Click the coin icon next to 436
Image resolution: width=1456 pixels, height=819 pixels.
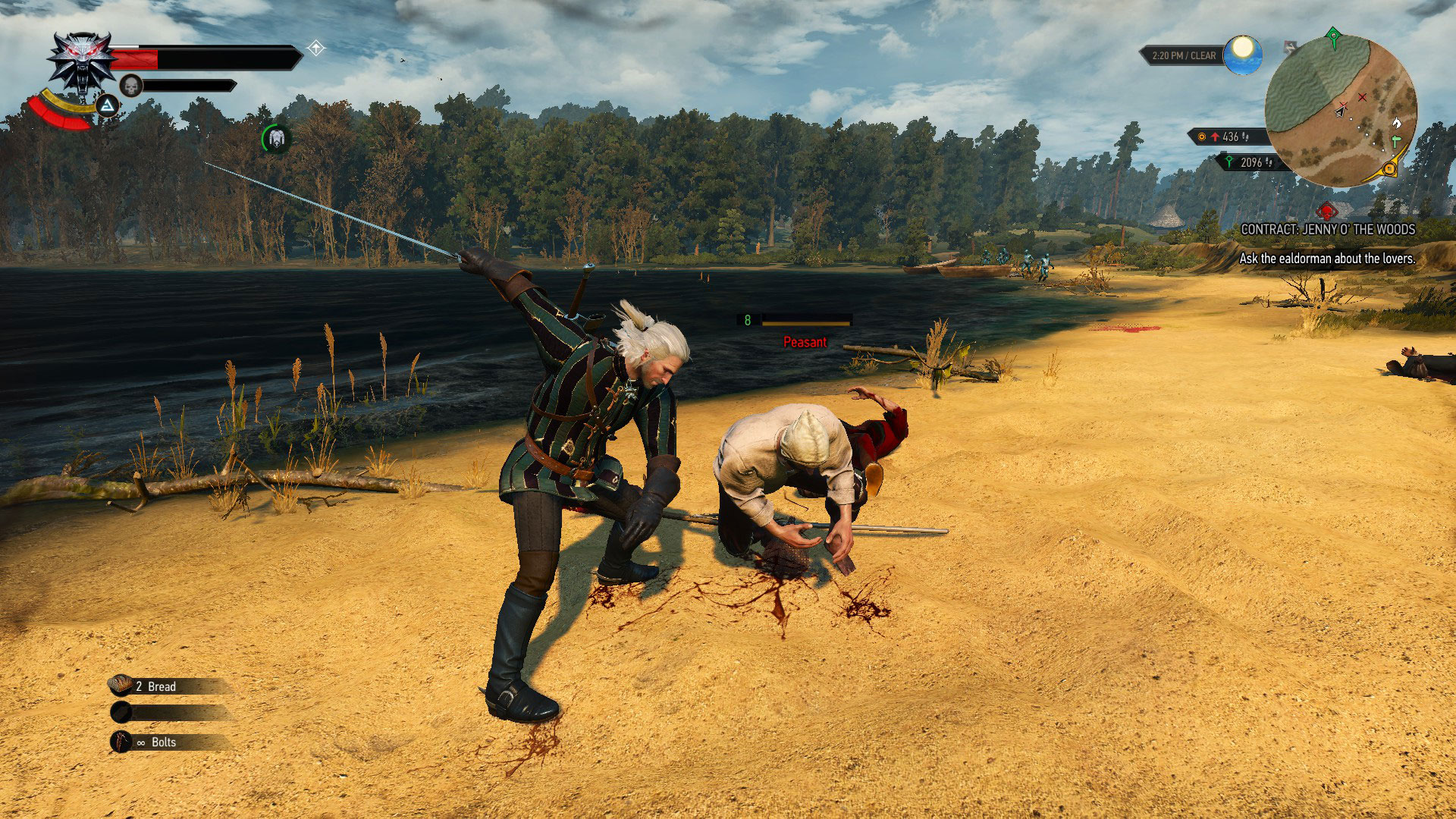(1202, 136)
